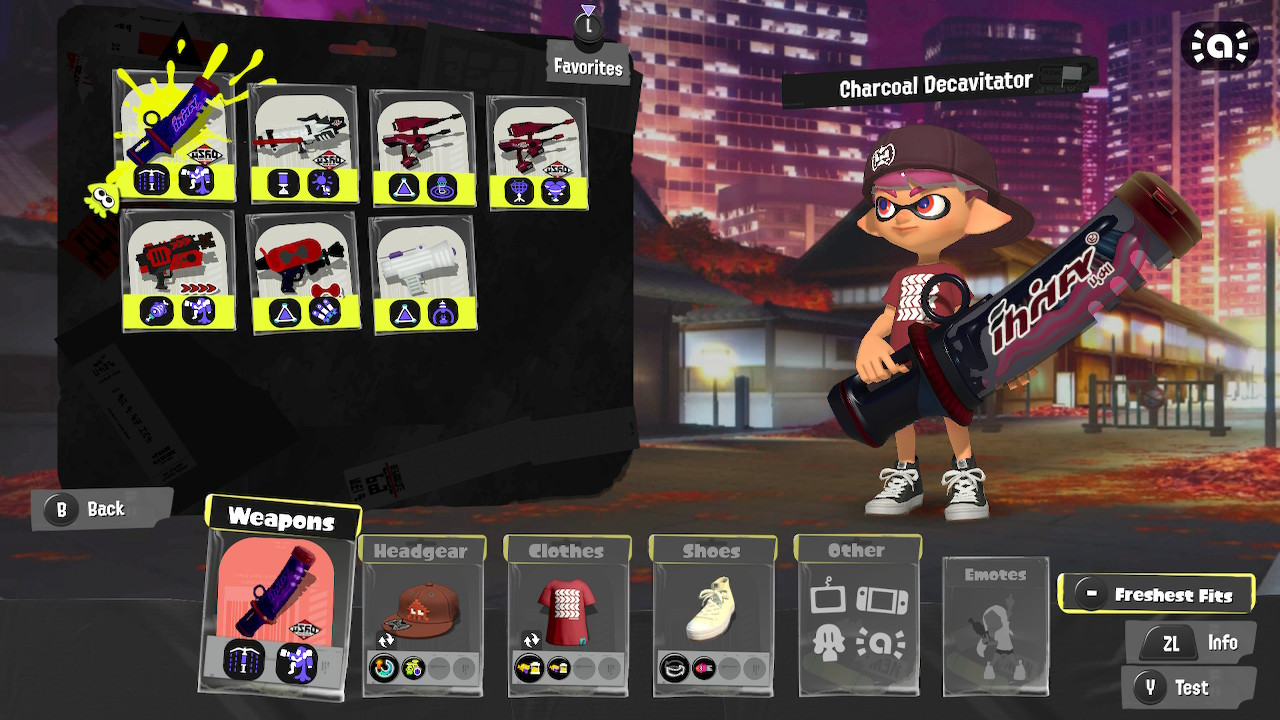Select the Emotes category panel

click(995, 628)
